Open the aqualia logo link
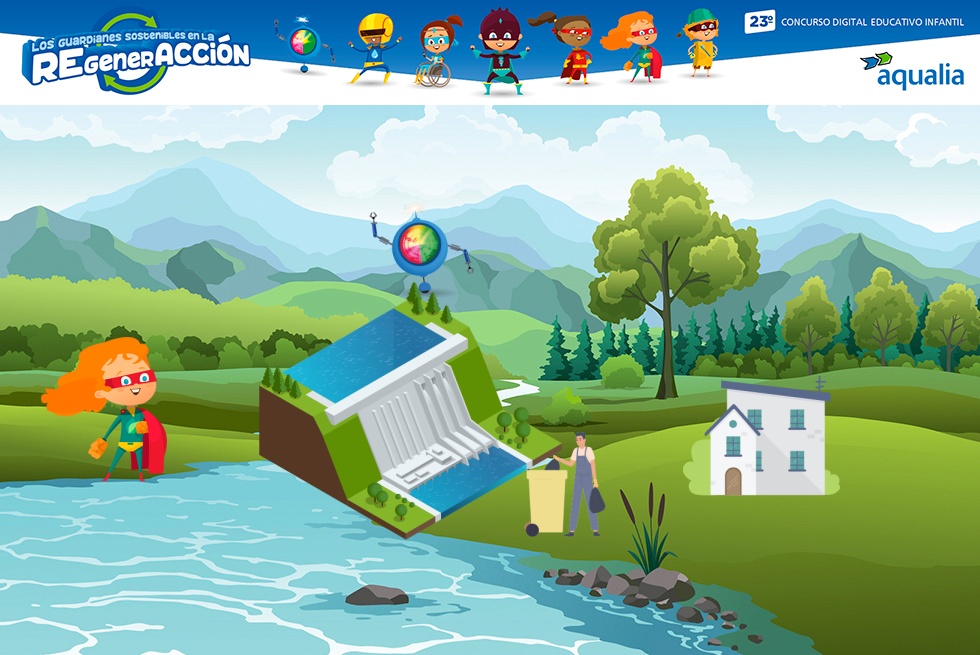 click(911, 69)
